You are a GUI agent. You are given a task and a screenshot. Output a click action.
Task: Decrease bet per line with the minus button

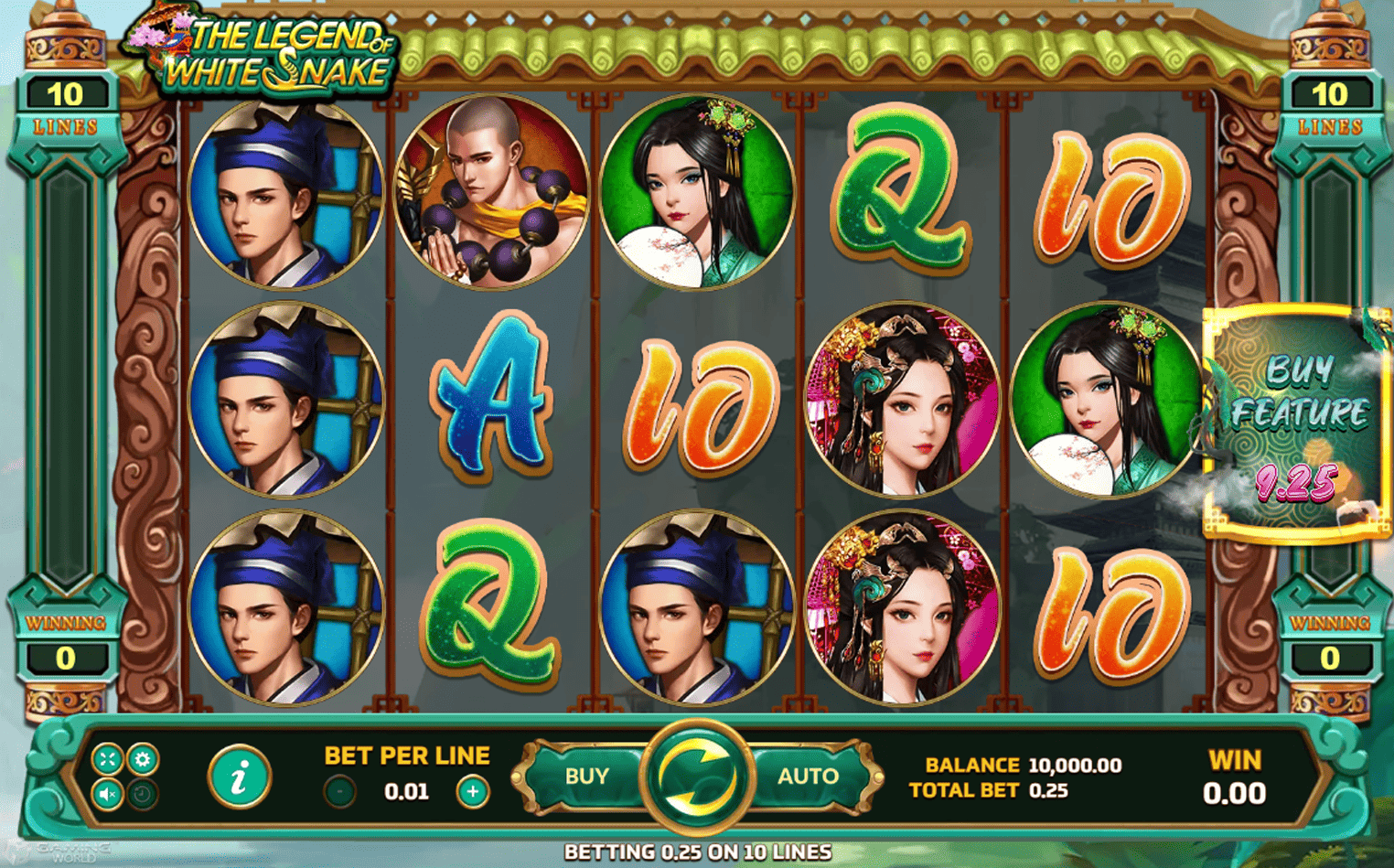(x=339, y=791)
